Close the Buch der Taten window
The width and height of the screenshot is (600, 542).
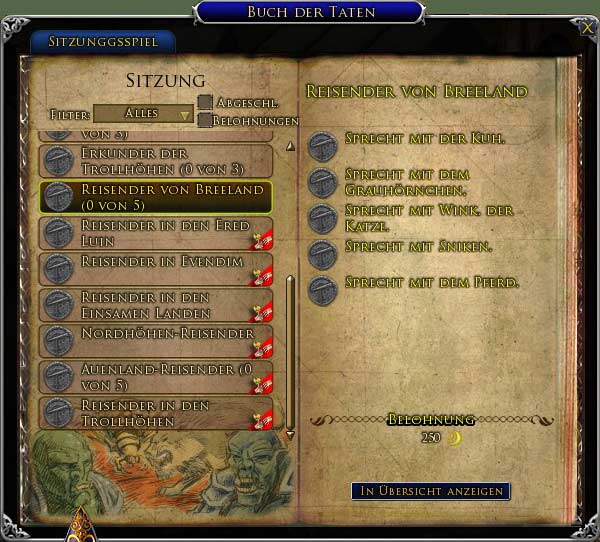point(585,28)
